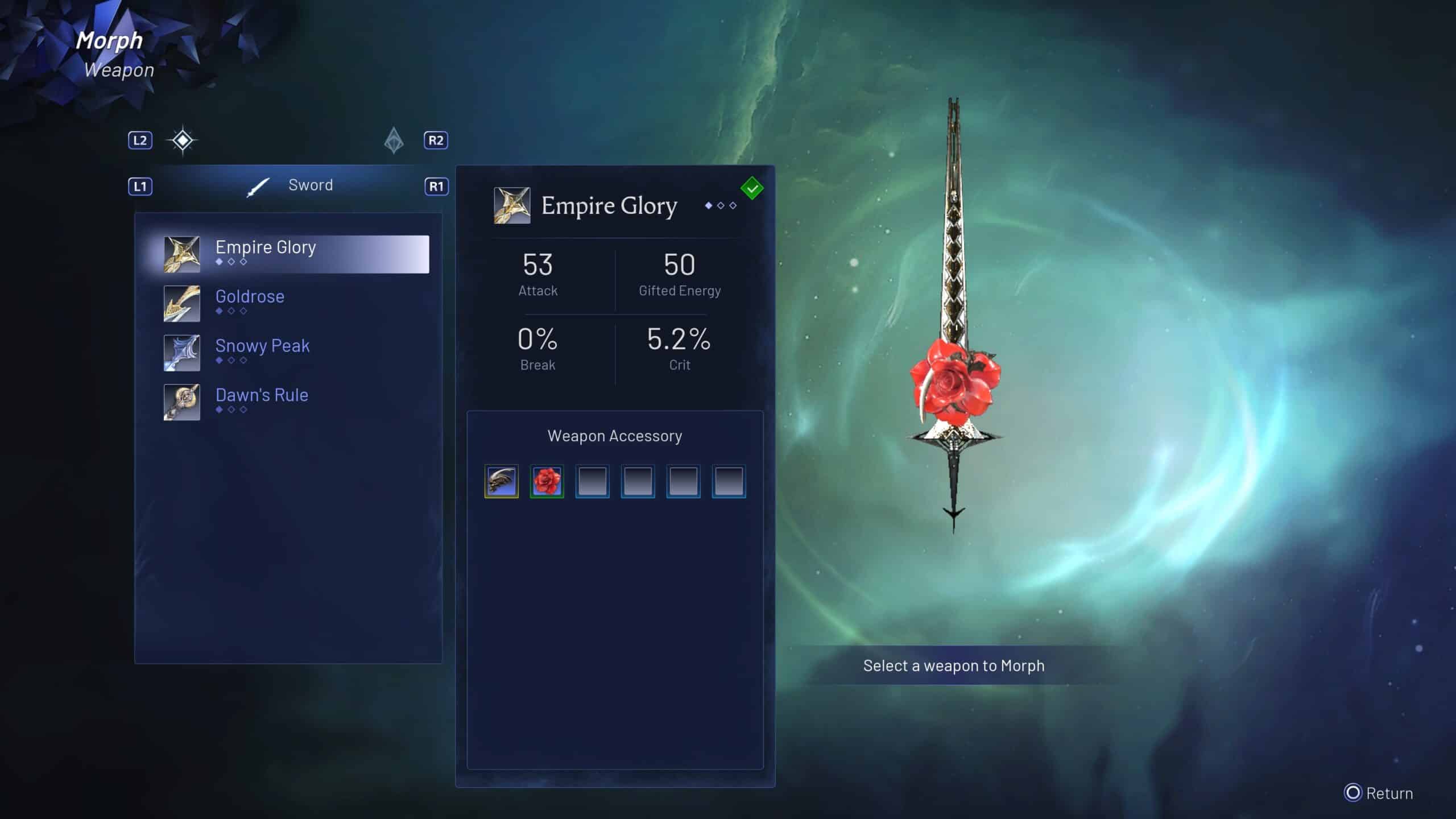Click the Return button
Screen dimensions: 1456x819
click(x=1379, y=793)
